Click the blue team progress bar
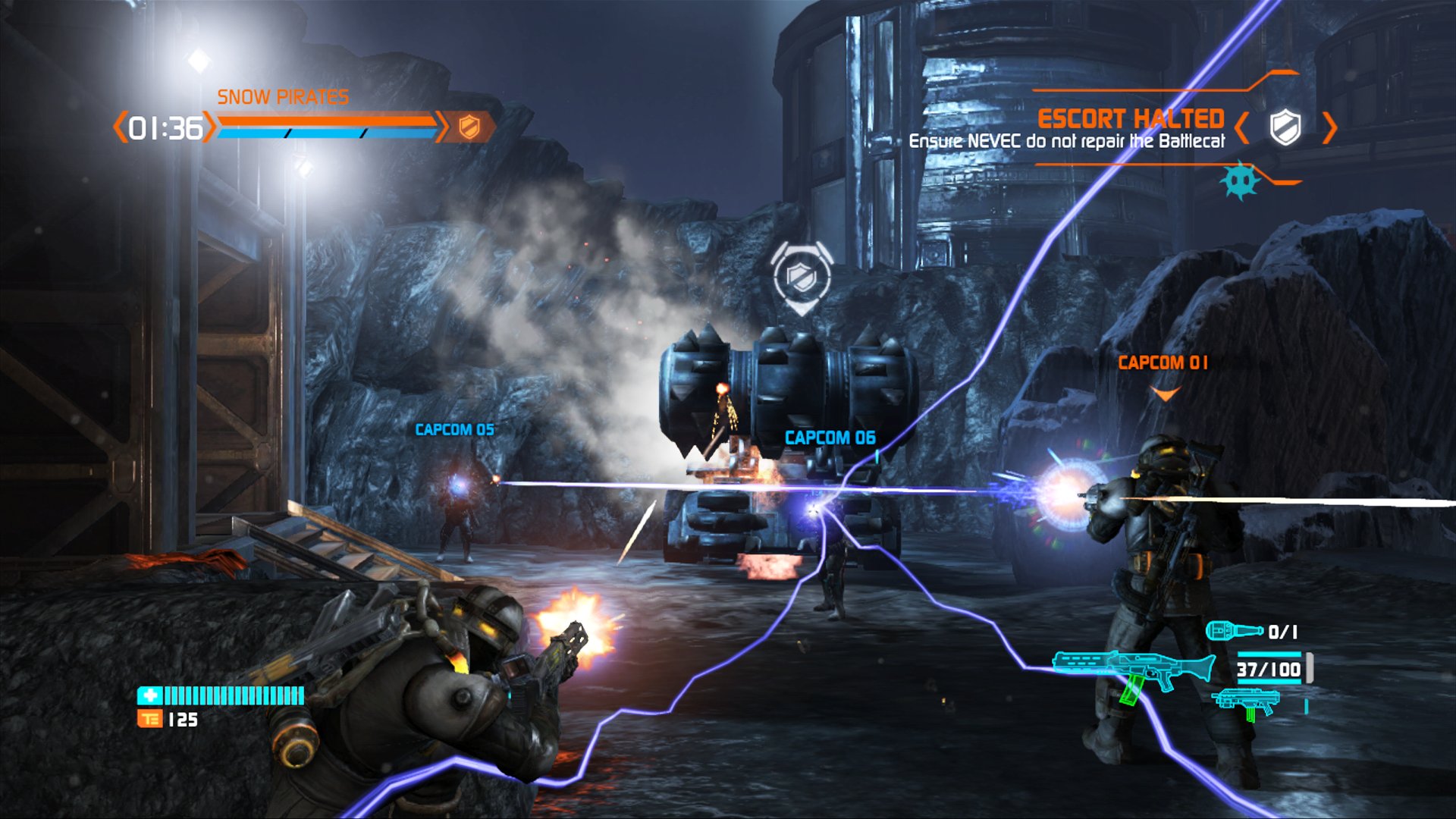Image resolution: width=1456 pixels, height=819 pixels. (326, 135)
